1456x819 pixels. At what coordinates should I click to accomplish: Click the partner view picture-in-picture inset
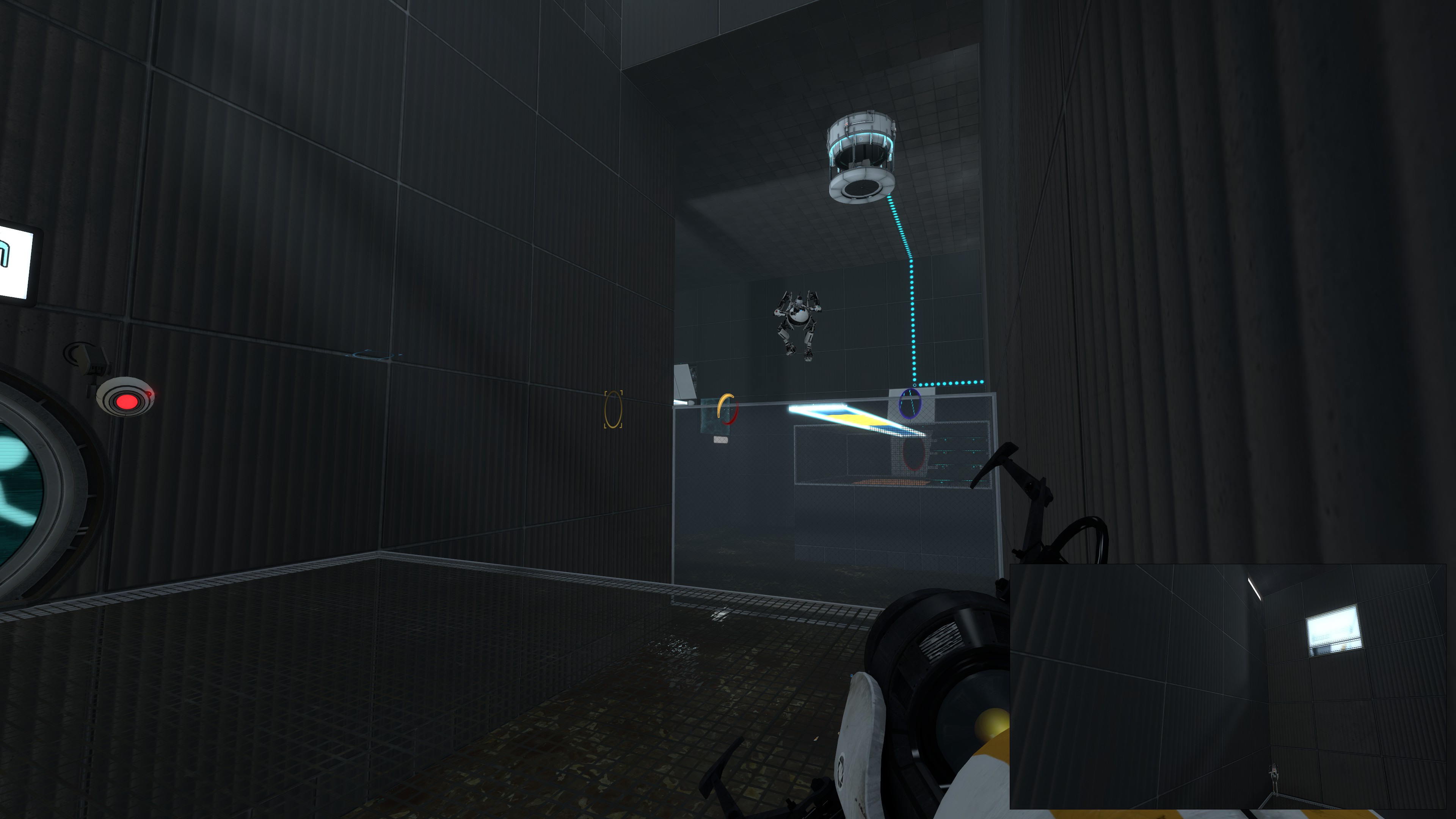click(1228, 686)
